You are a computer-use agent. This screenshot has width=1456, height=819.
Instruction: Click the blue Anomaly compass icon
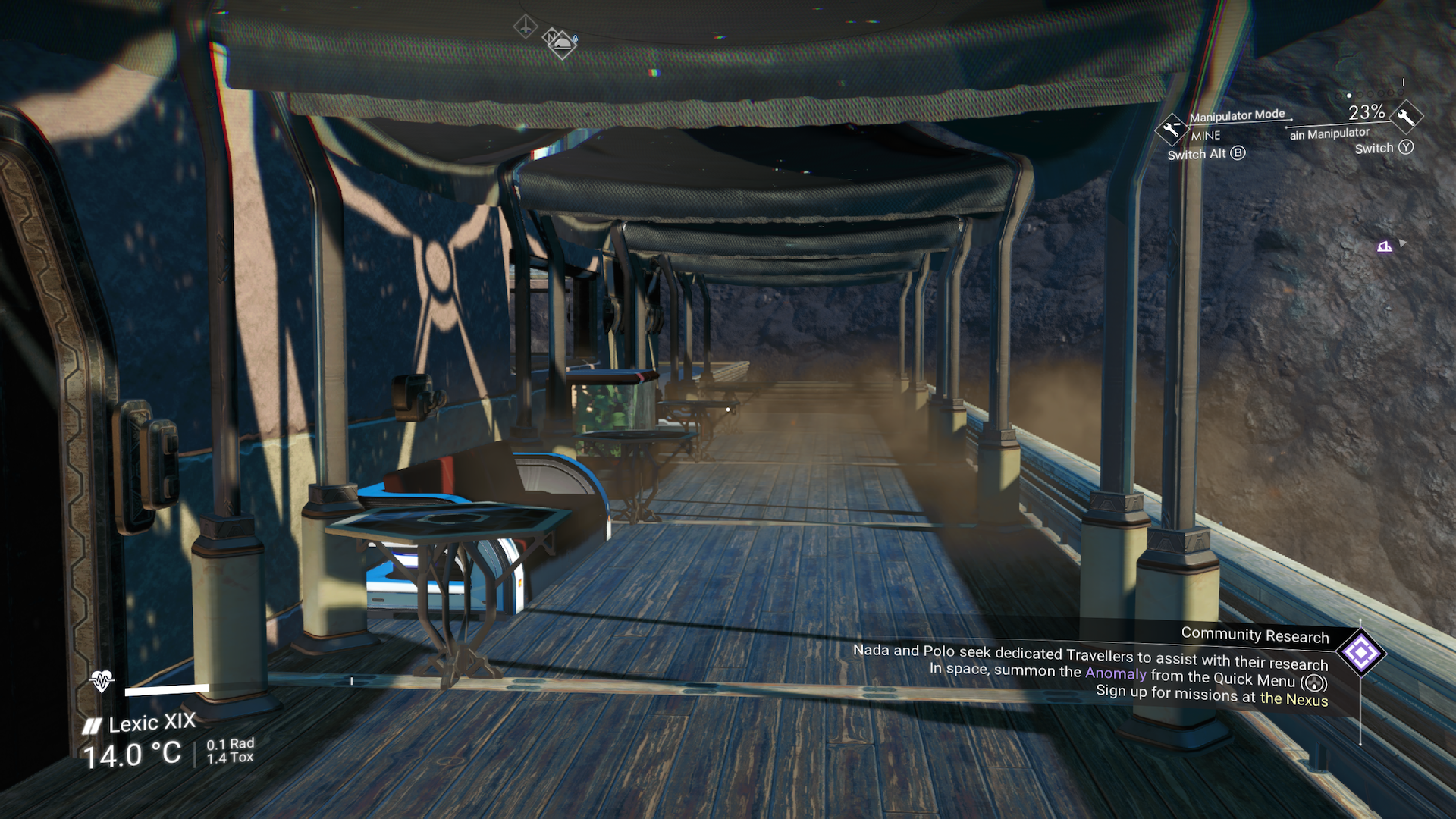pos(573,36)
